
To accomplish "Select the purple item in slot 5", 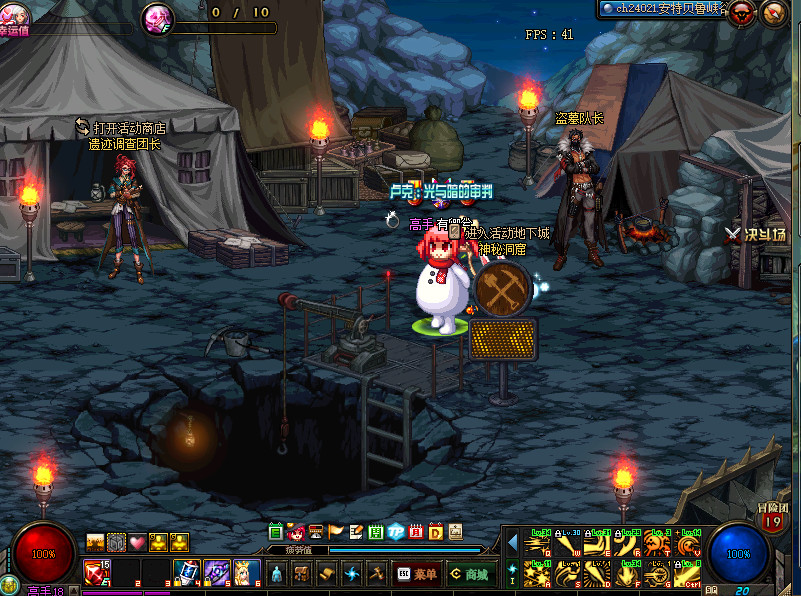I will click(x=217, y=572).
